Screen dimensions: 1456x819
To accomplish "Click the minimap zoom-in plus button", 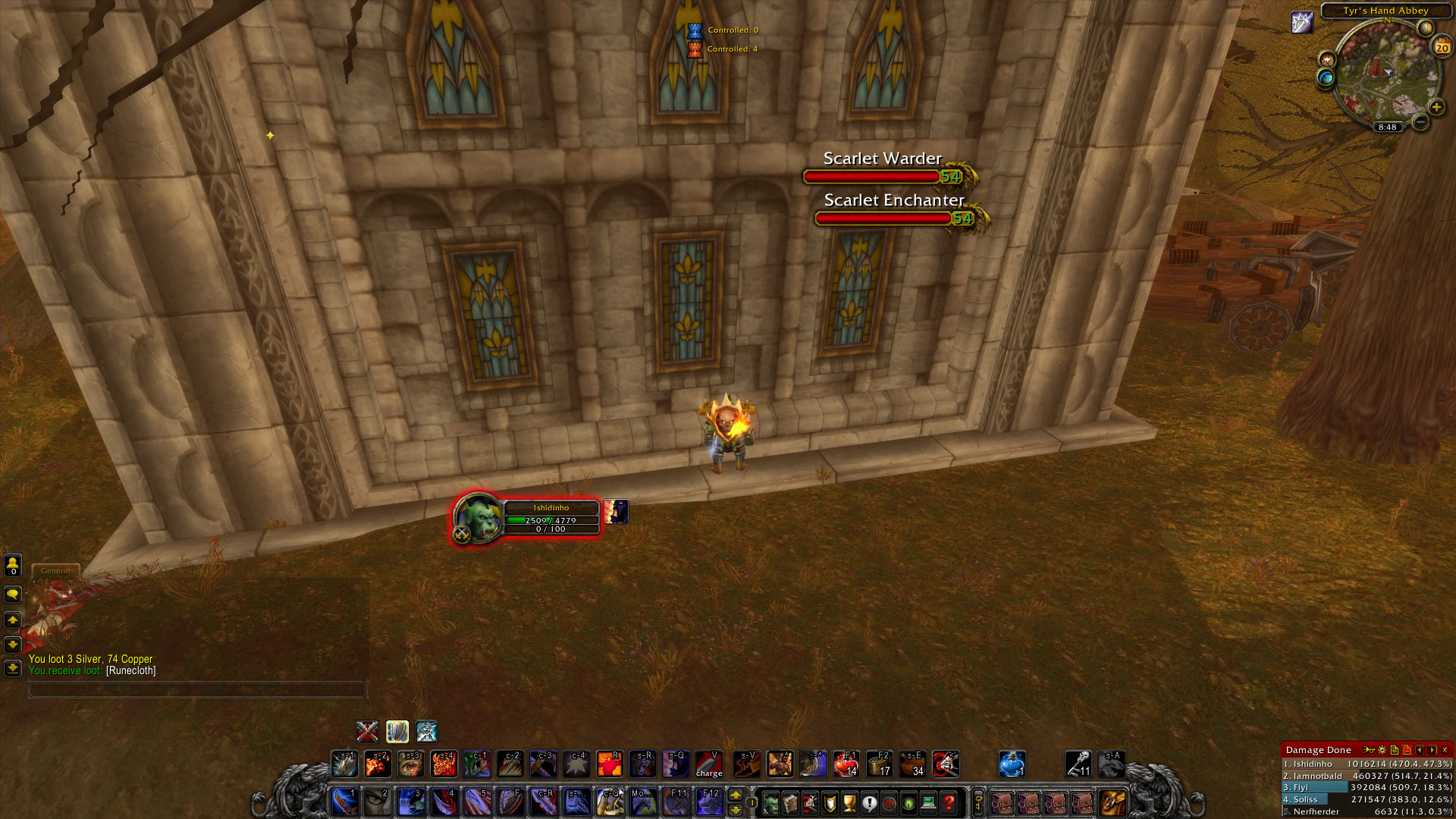I will tap(1437, 107).
